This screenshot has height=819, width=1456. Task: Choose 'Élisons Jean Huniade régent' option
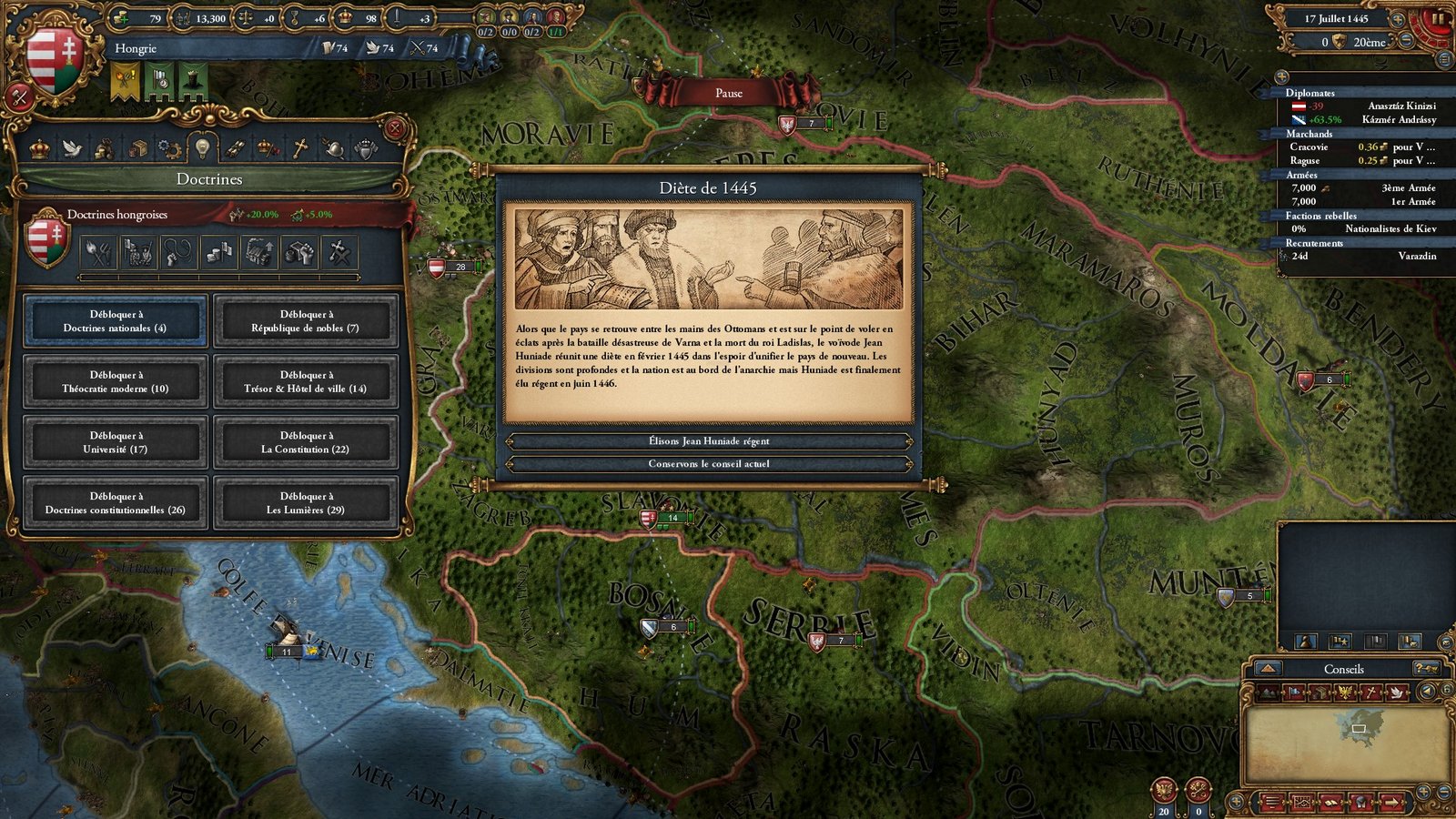(709, 441)
